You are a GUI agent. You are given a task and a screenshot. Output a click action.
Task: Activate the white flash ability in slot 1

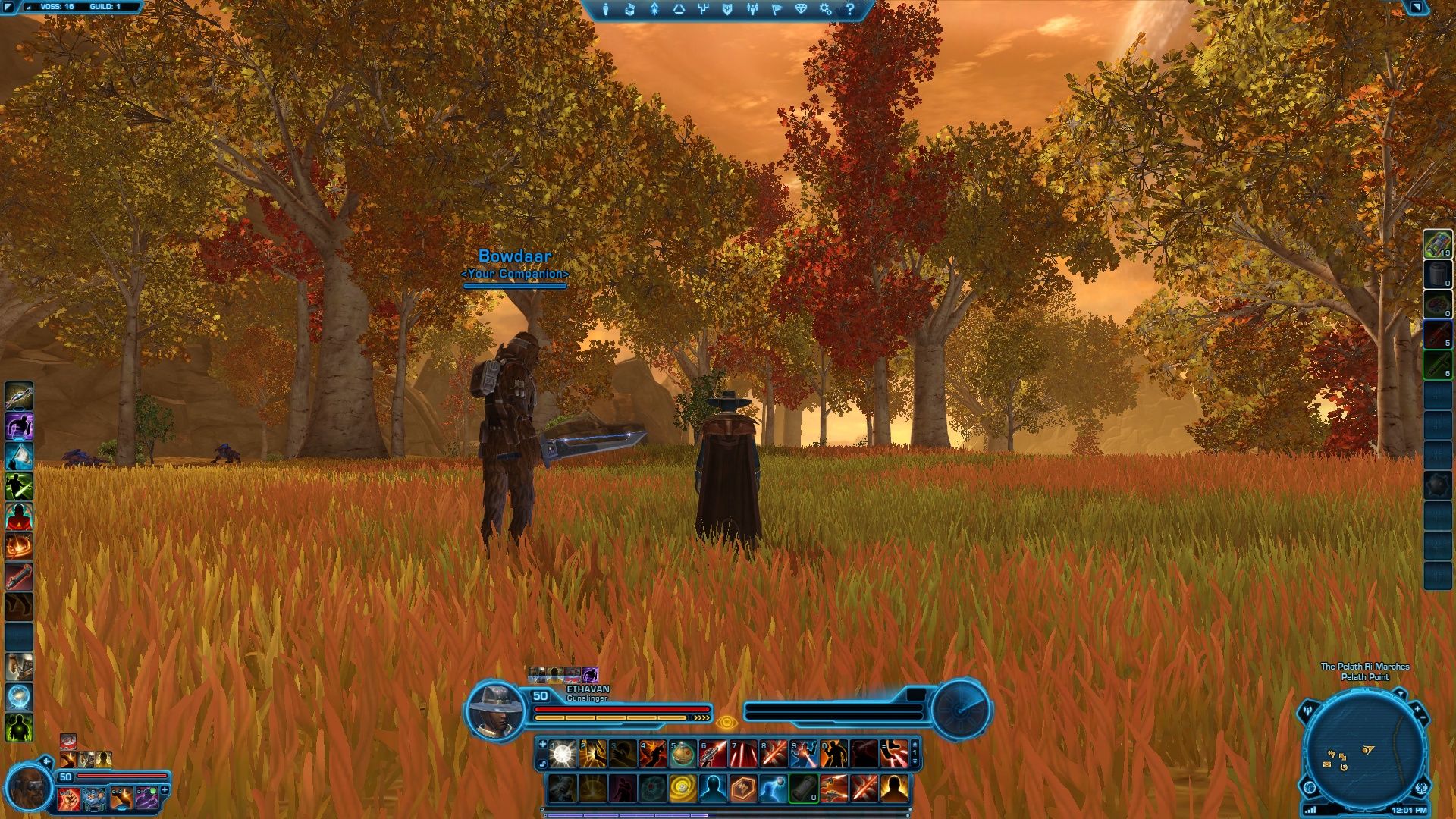pos(562,754)
